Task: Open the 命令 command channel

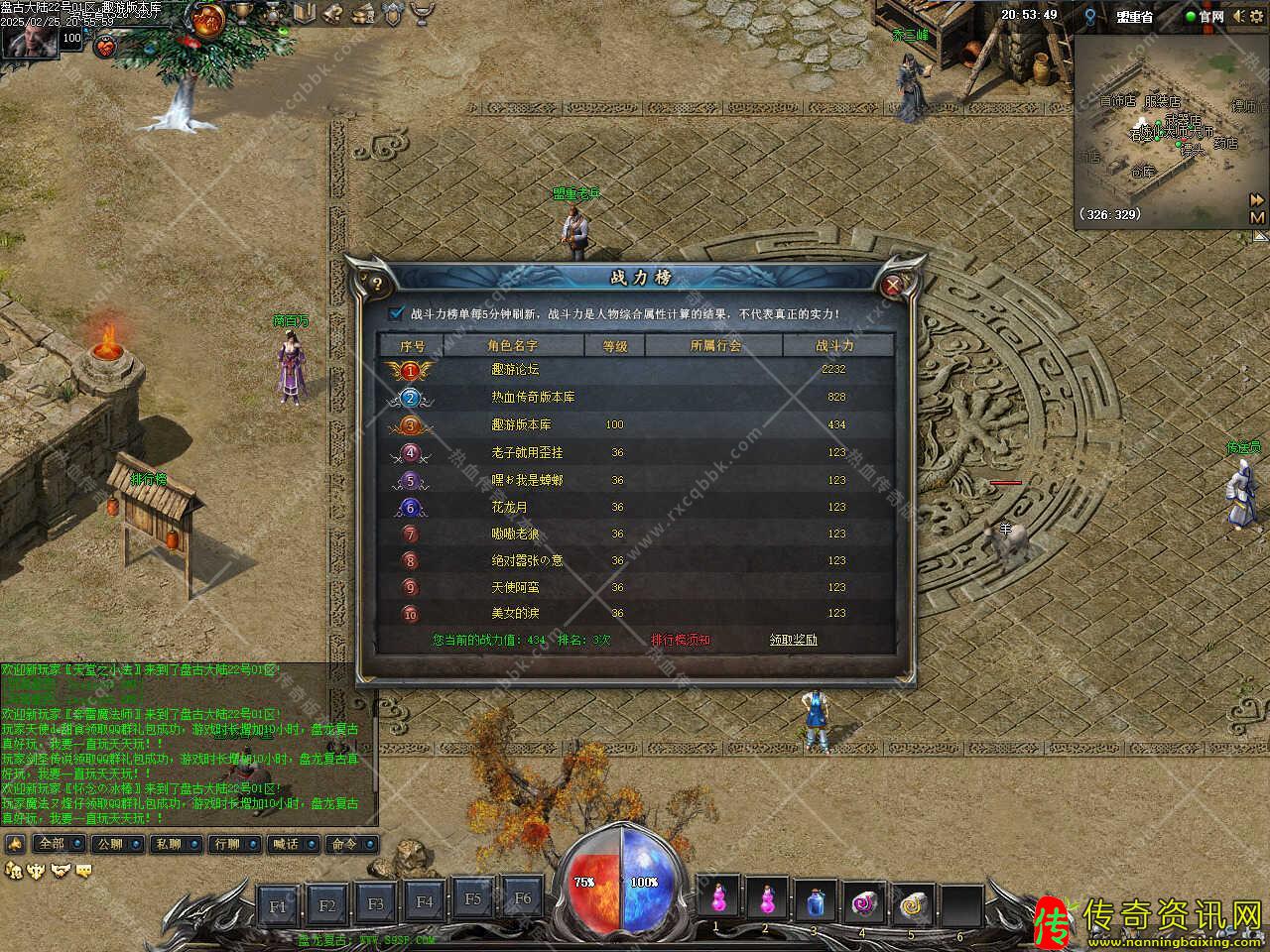Action: [x=344, y=844]
